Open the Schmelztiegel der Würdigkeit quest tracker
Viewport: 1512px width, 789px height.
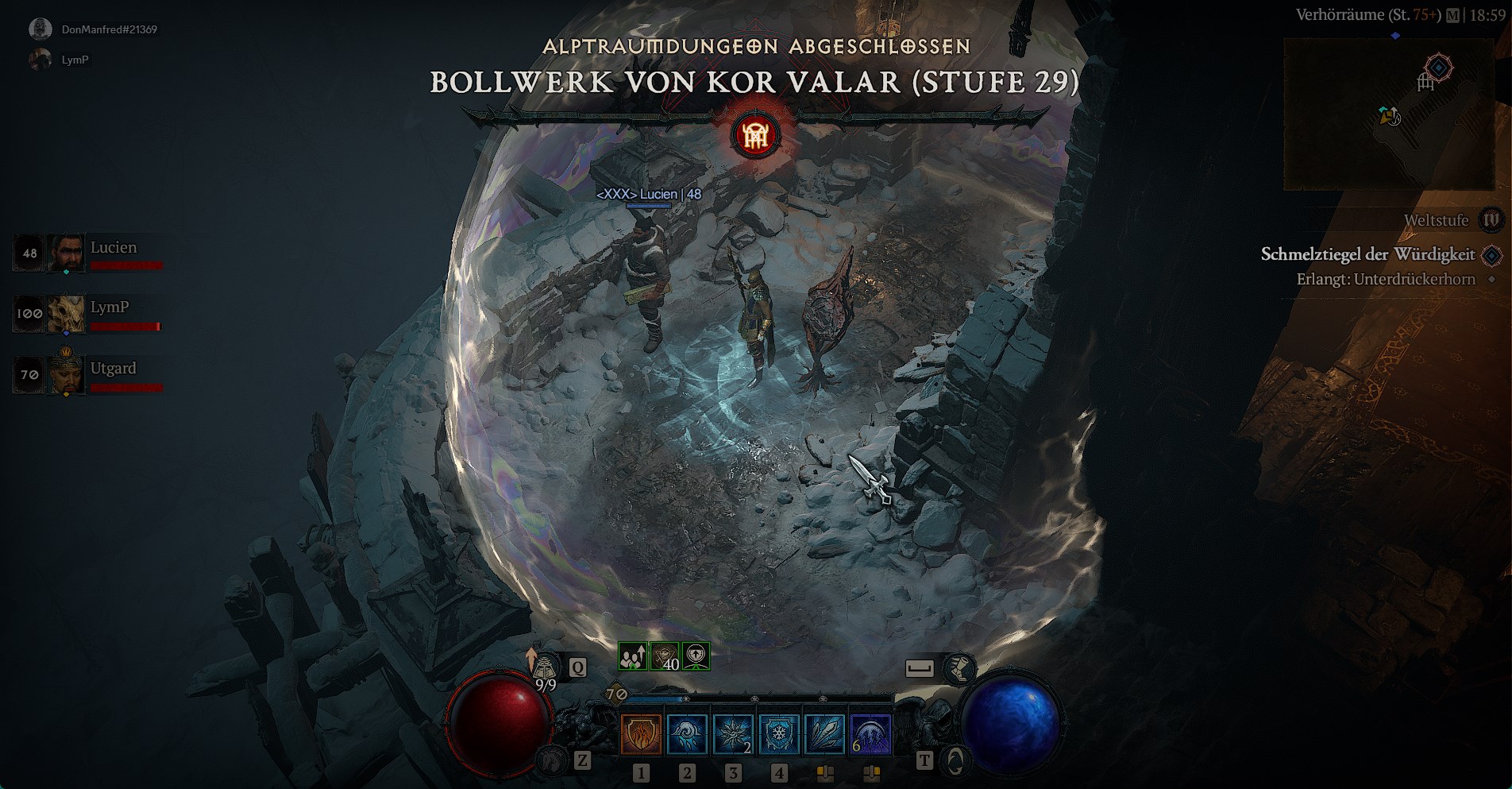[x=1367, y=255]
